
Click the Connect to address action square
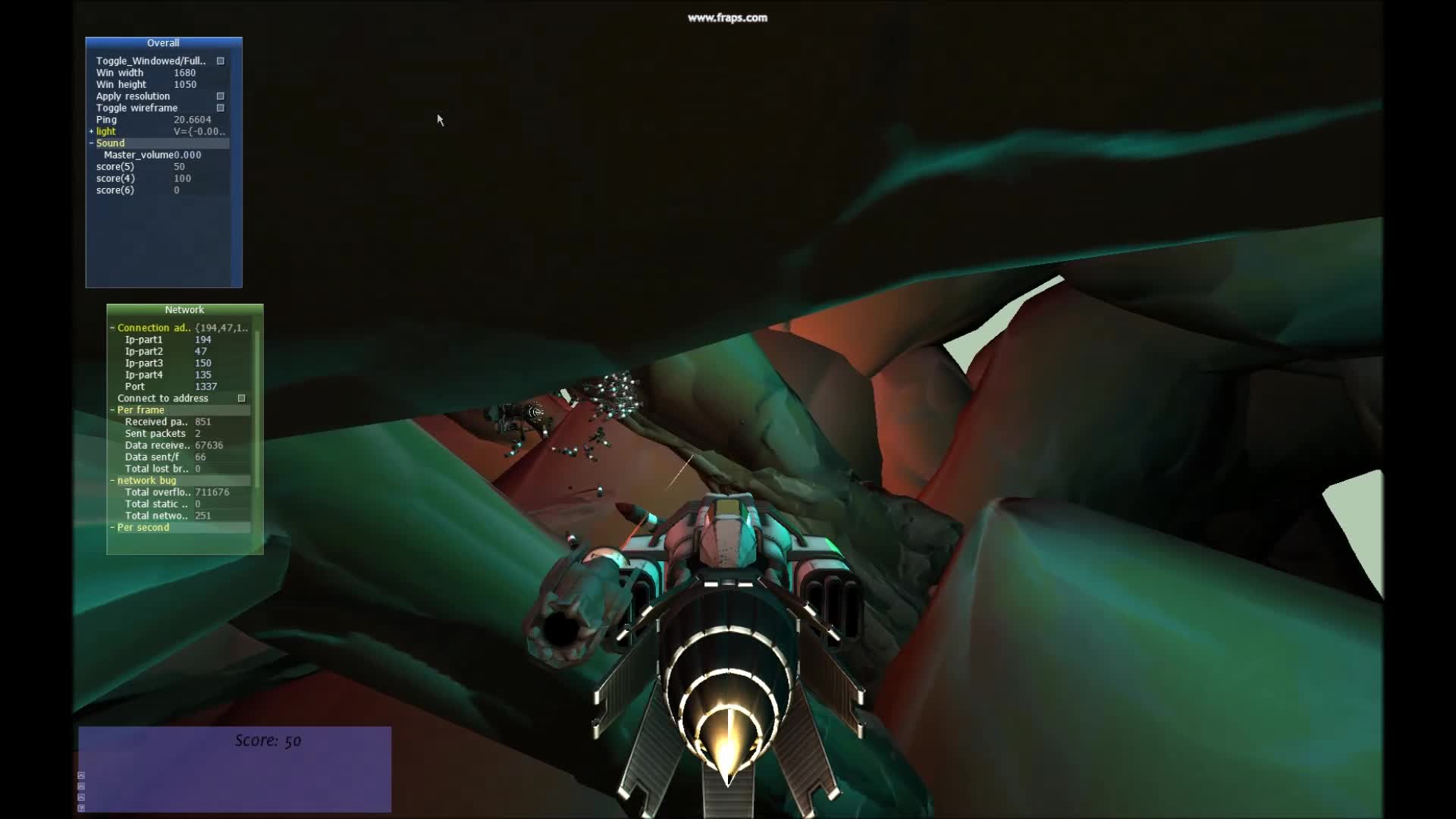pyautogui.click(x=241, y=397)
